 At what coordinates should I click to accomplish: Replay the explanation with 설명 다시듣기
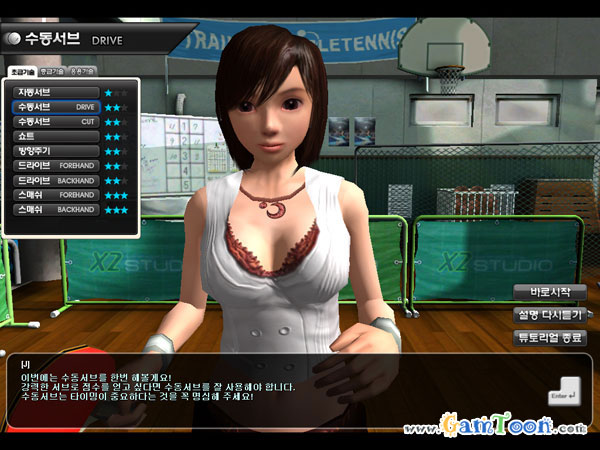tap(549, 315)
